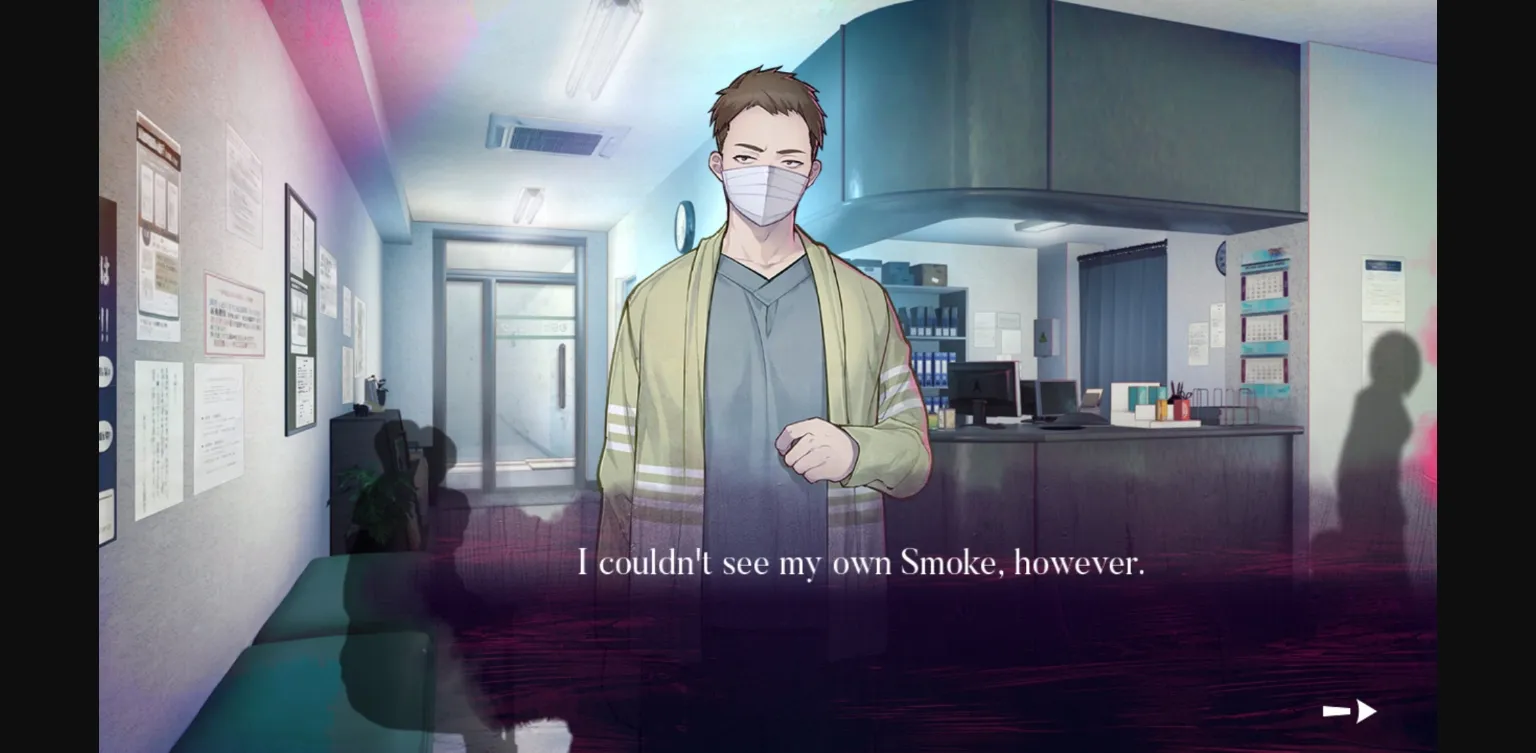This screenshot has width=1536, height=753.
Task: Click the advance arrow to continue dialogue
Action: [x=1349, y=710]
